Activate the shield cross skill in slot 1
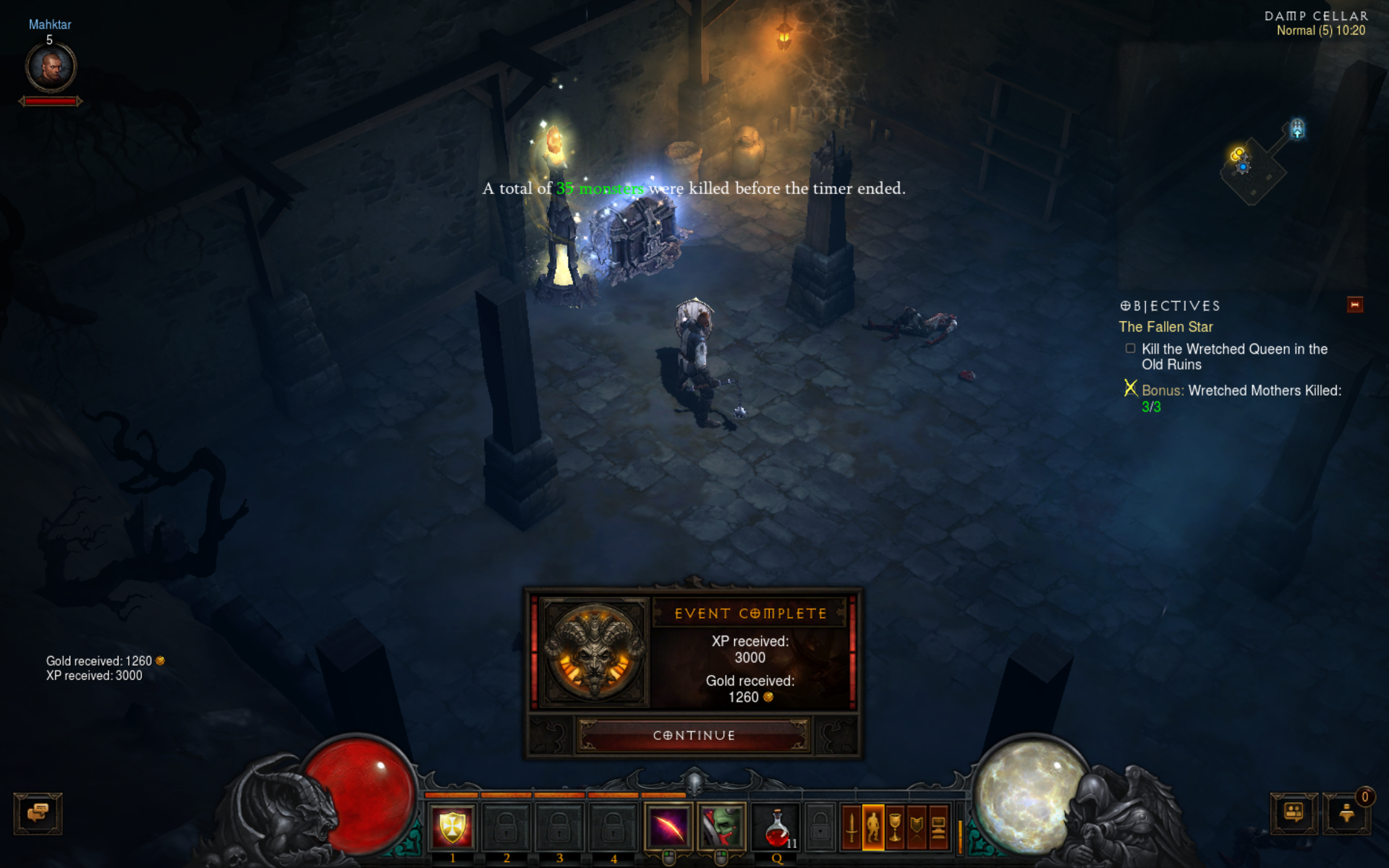Viewport: 1389px width, 868px height. (x=452, y=826)
